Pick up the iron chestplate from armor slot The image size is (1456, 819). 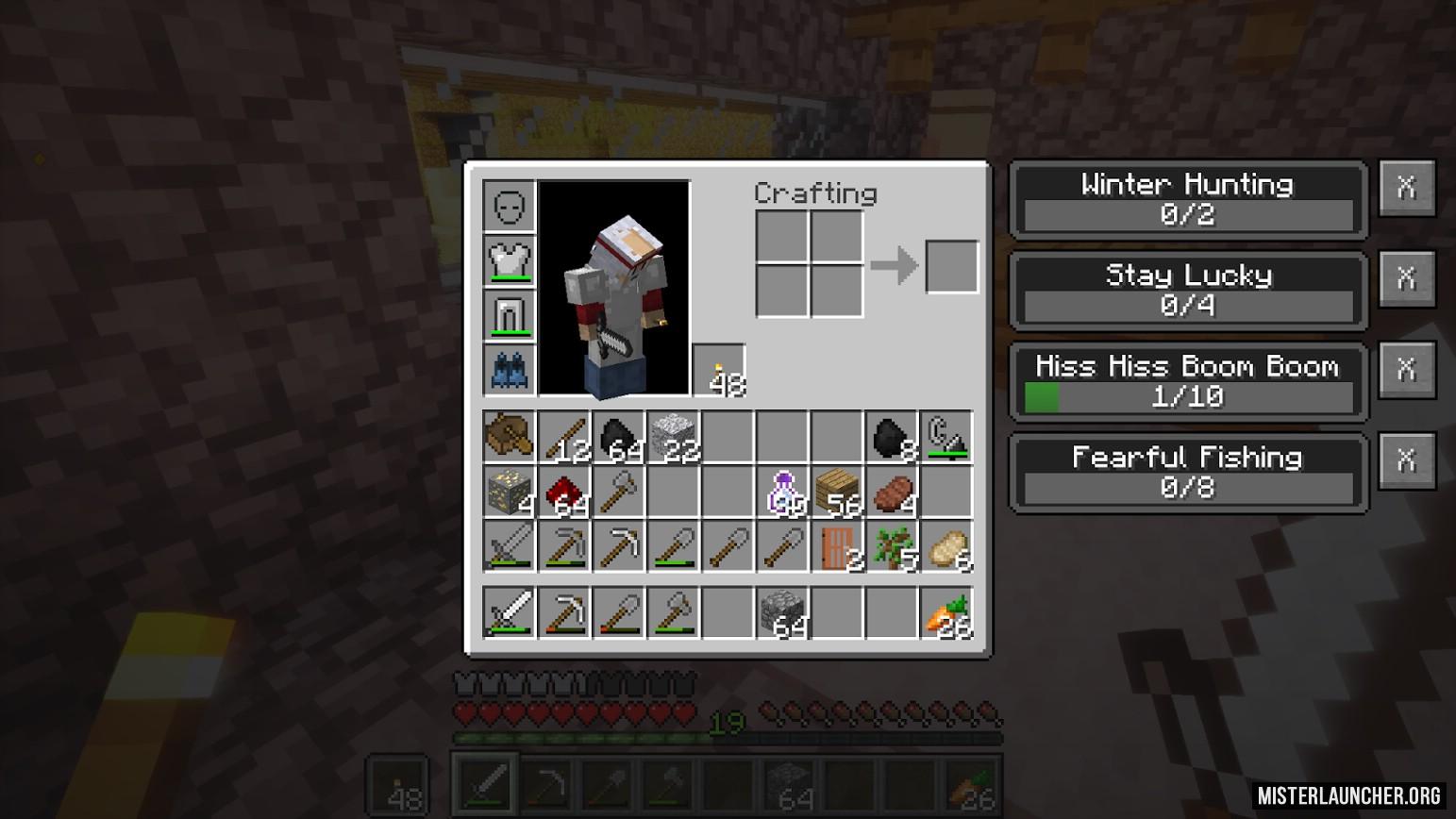point(510,259)
